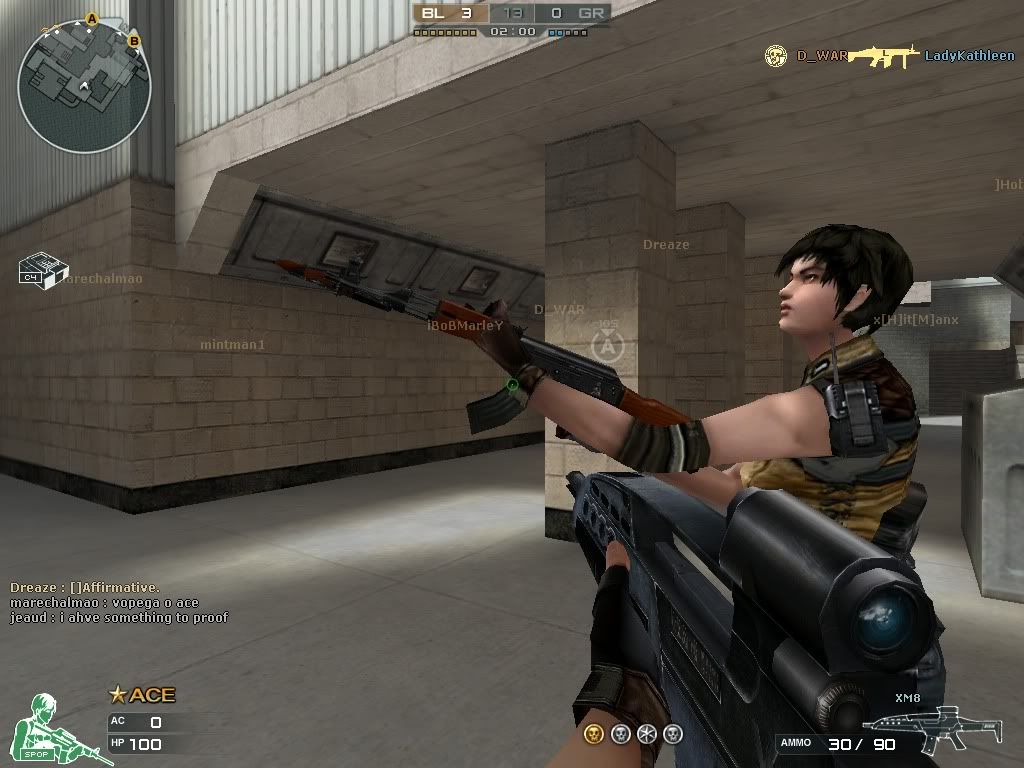Viewport: 1024px width, 768px height.
Task: Click the circular minimap
Action: 84,85
